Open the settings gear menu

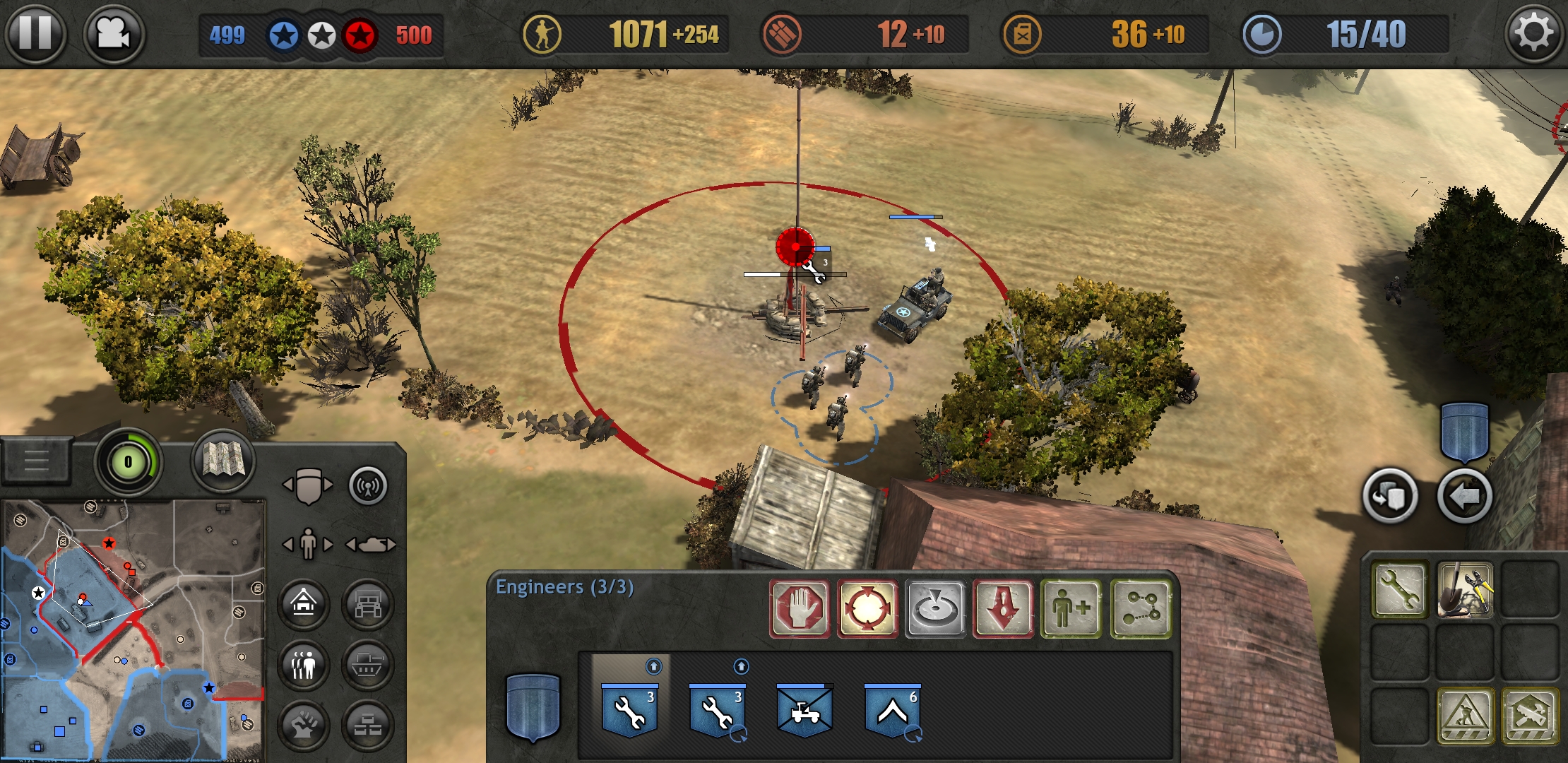point(1533,33)
